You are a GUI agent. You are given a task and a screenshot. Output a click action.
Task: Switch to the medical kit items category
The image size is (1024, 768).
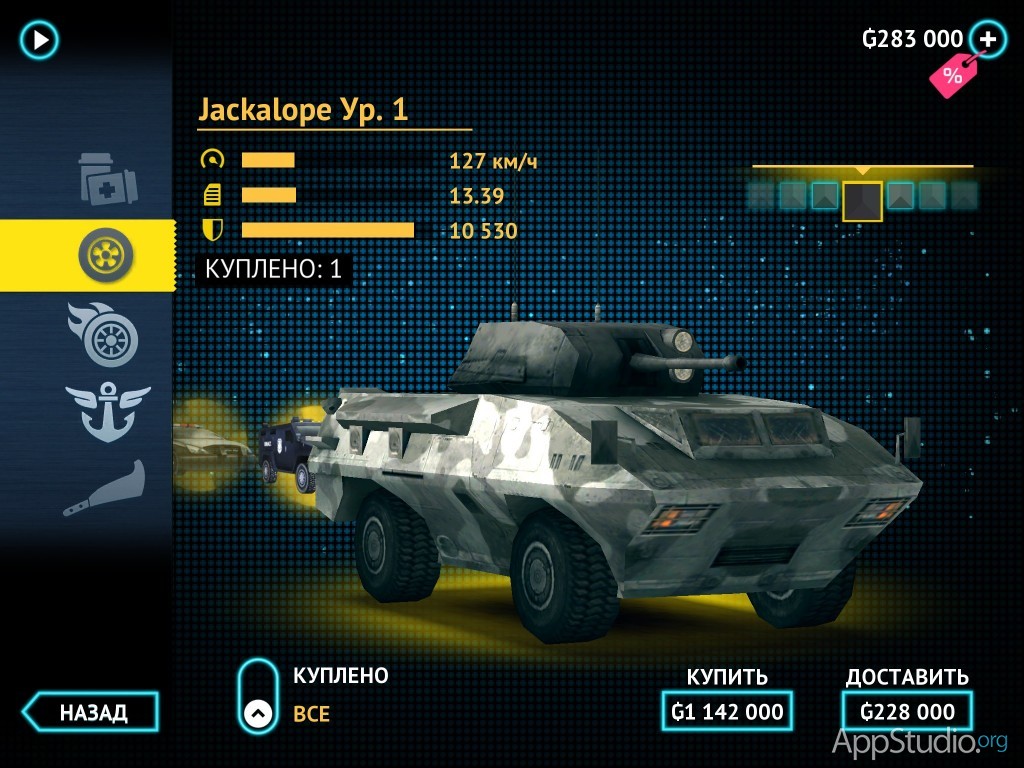click(108, 179)
